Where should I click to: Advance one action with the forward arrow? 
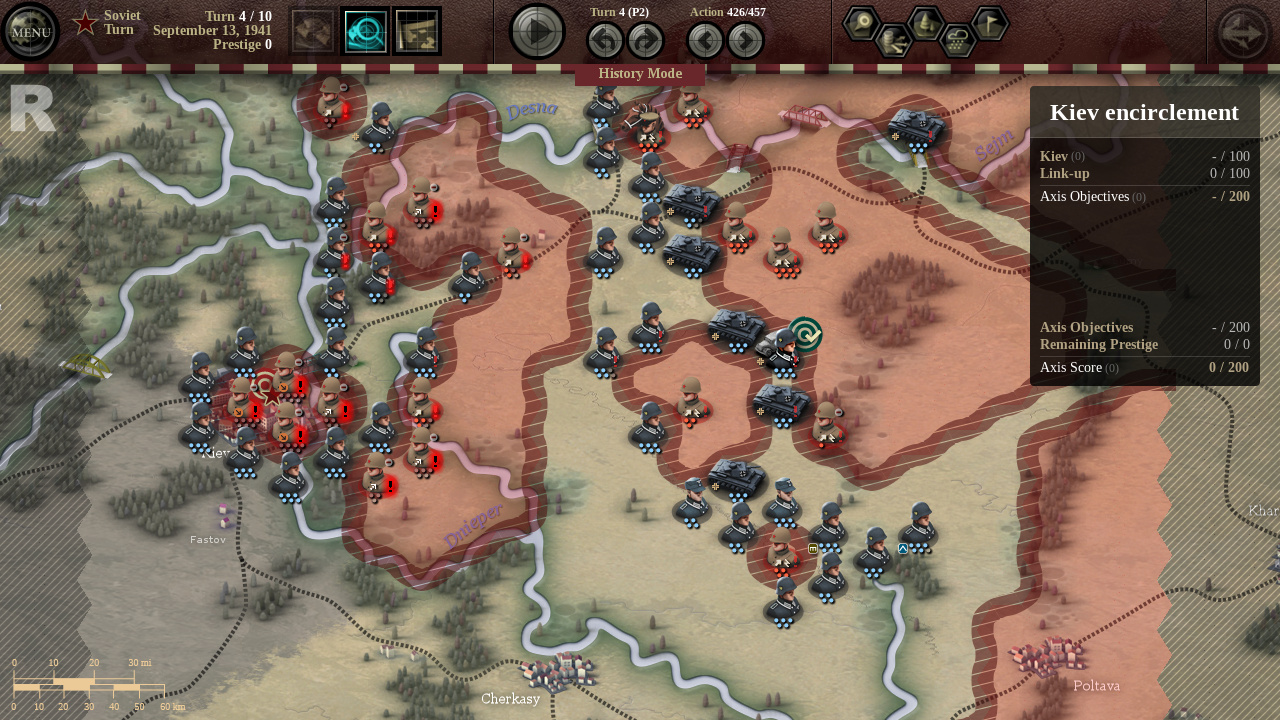(x=744, y=40)
